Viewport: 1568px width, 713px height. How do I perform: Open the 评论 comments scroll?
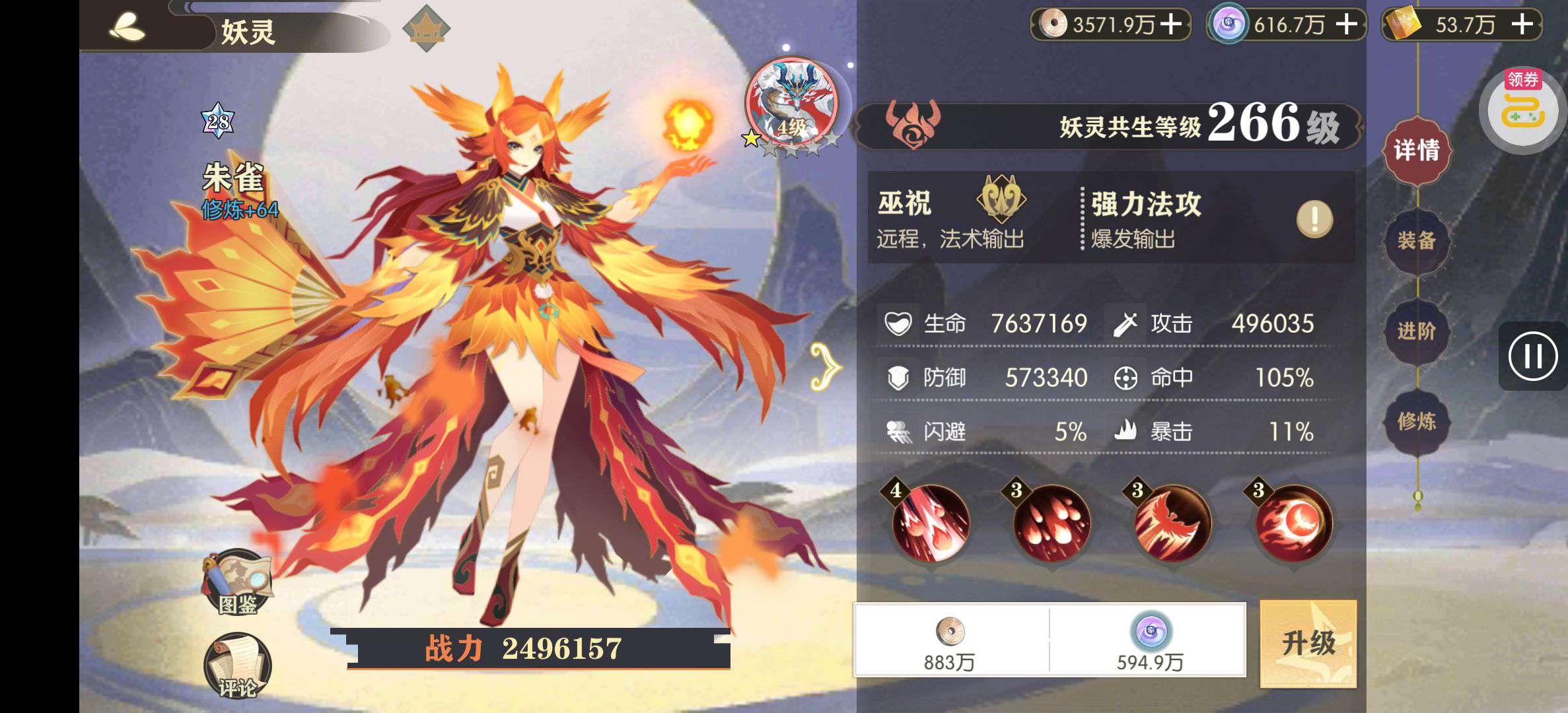click(238, 667)
